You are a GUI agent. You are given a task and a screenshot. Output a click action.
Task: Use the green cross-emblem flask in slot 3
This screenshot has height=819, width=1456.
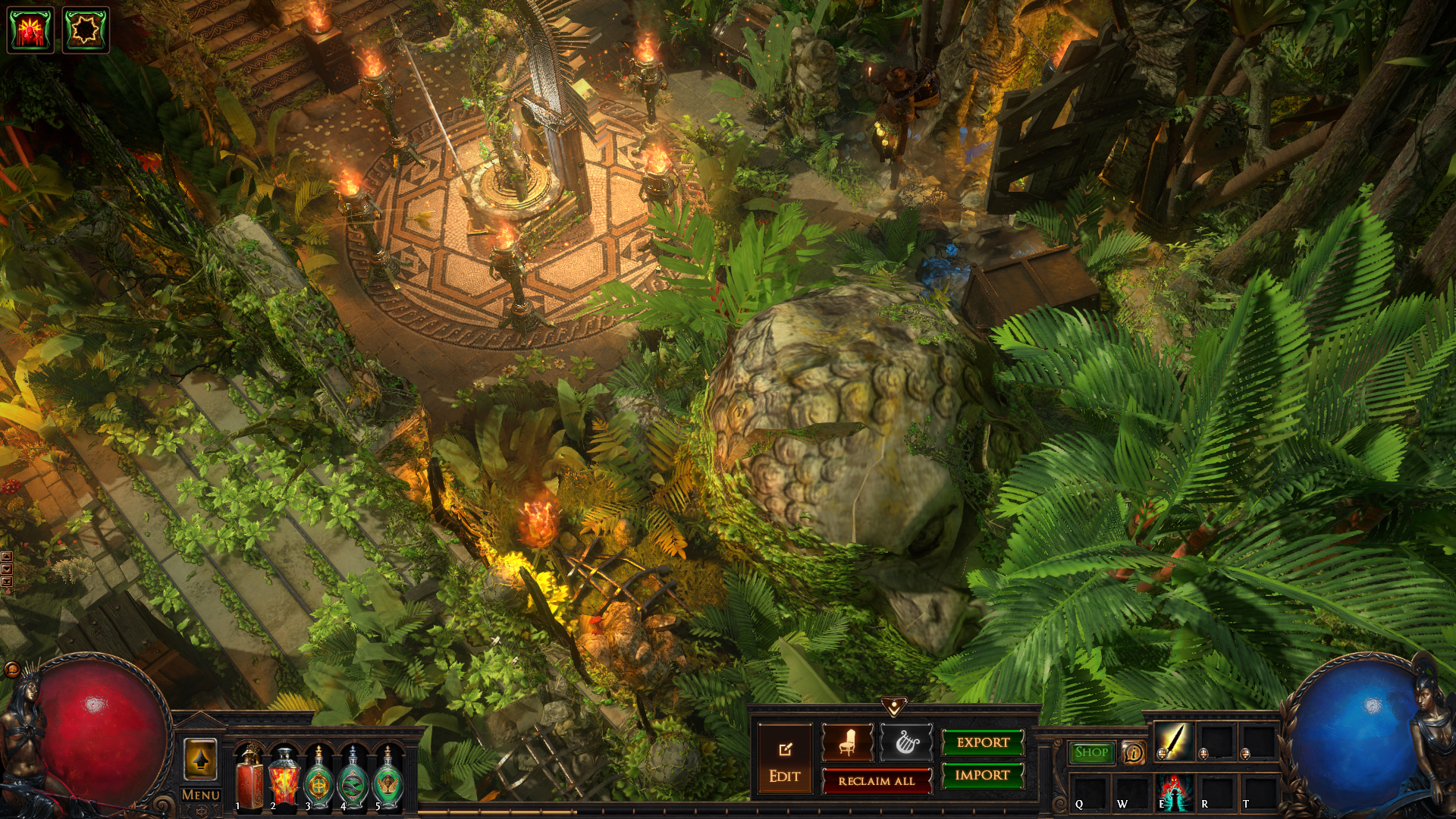[318, 777]
